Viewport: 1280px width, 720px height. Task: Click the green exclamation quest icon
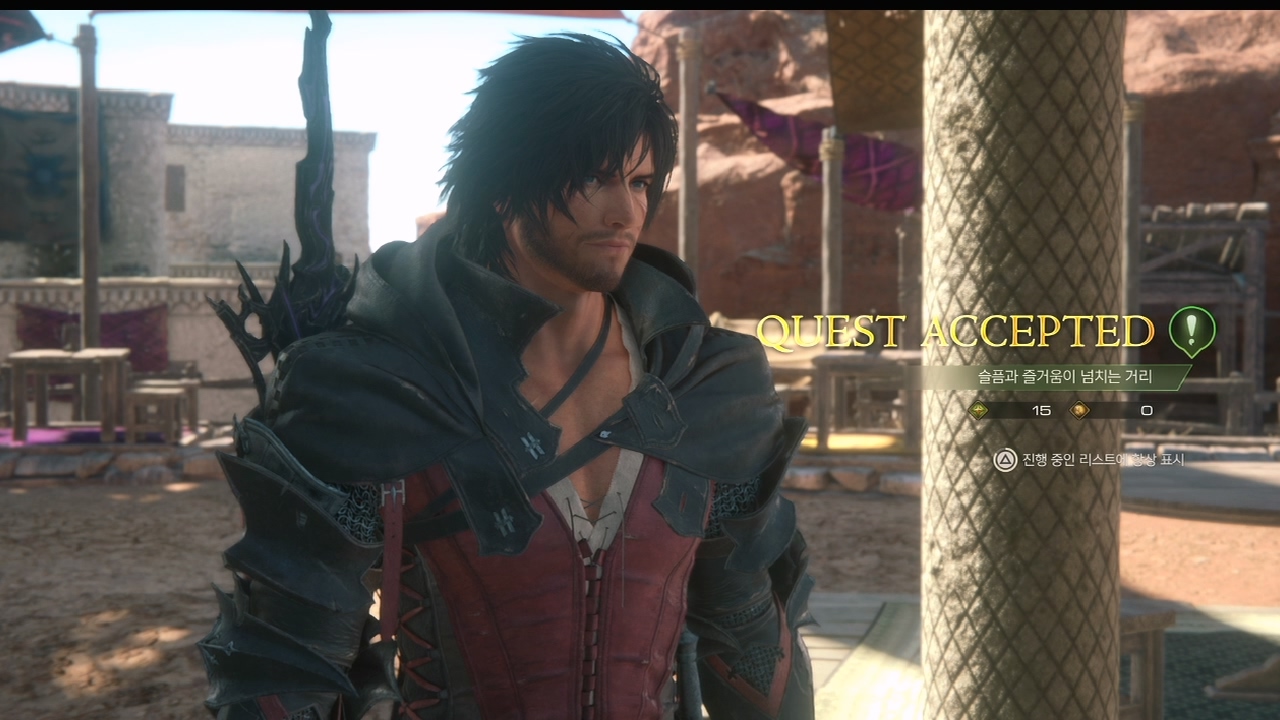1192,330
